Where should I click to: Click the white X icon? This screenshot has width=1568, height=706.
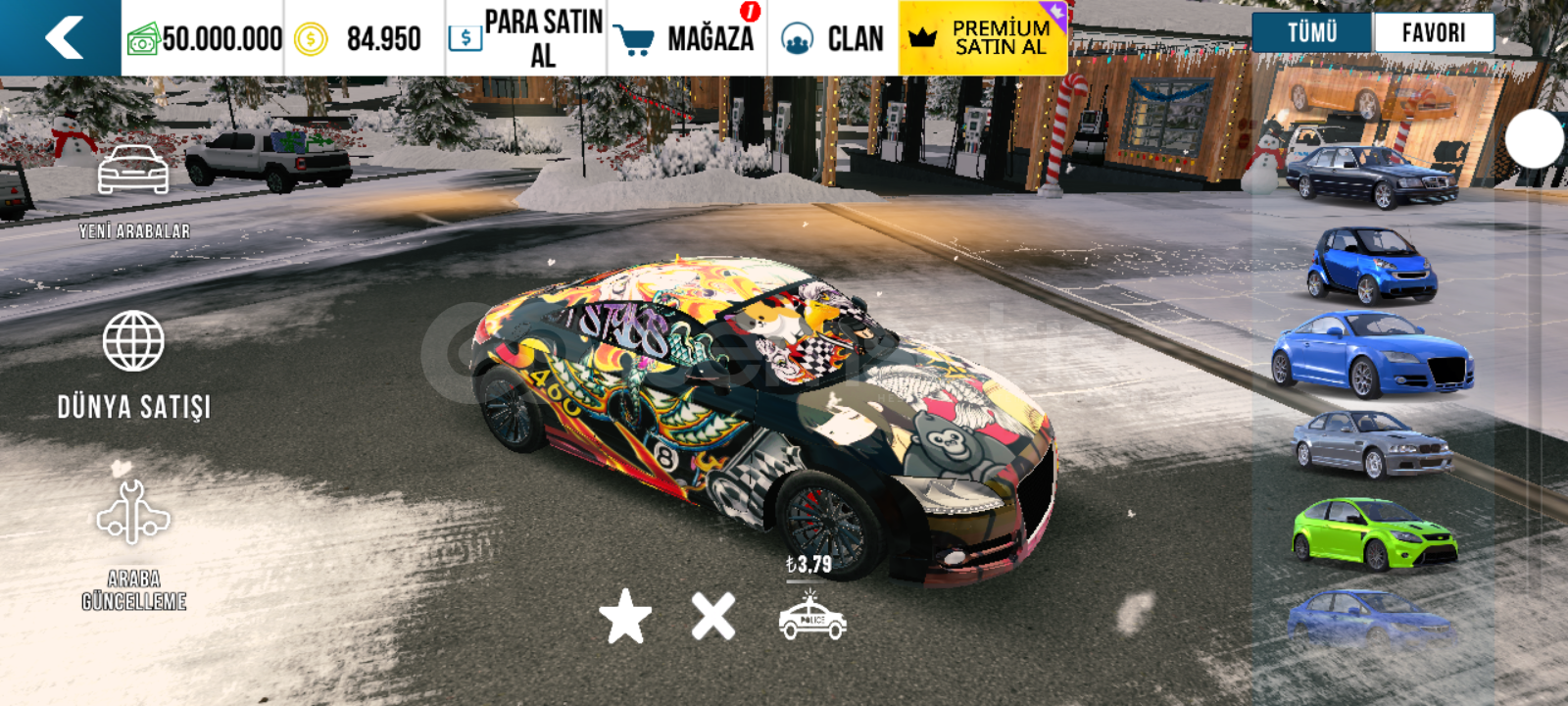(713, 617)
